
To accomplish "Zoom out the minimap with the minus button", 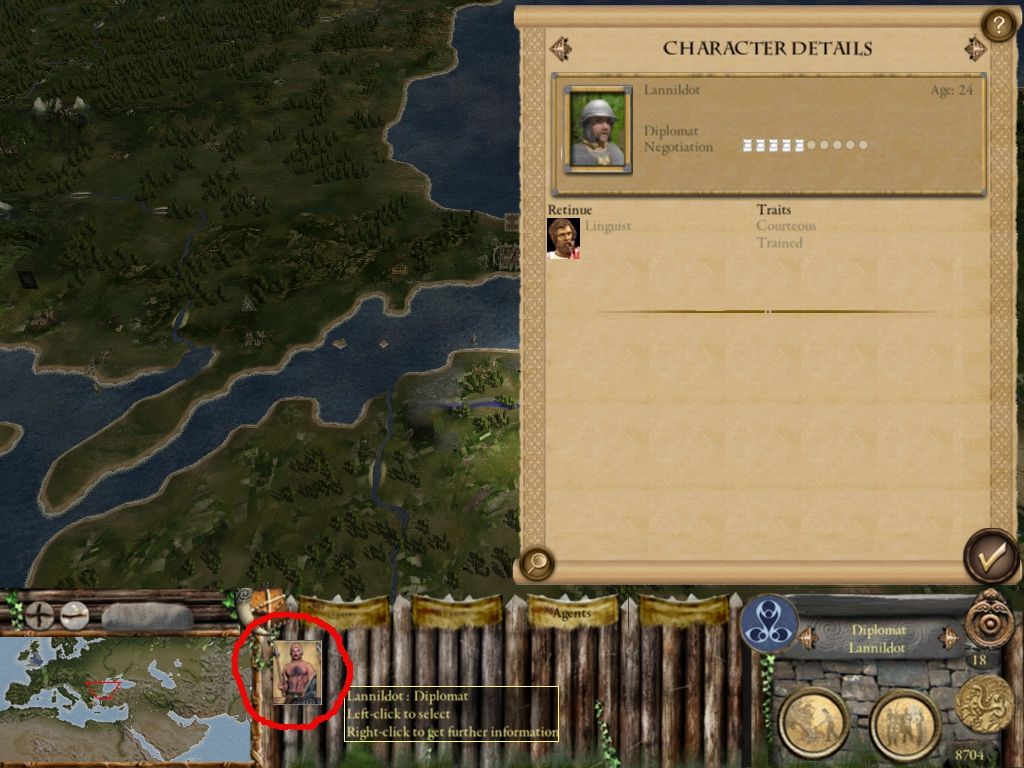I will 74,614.
